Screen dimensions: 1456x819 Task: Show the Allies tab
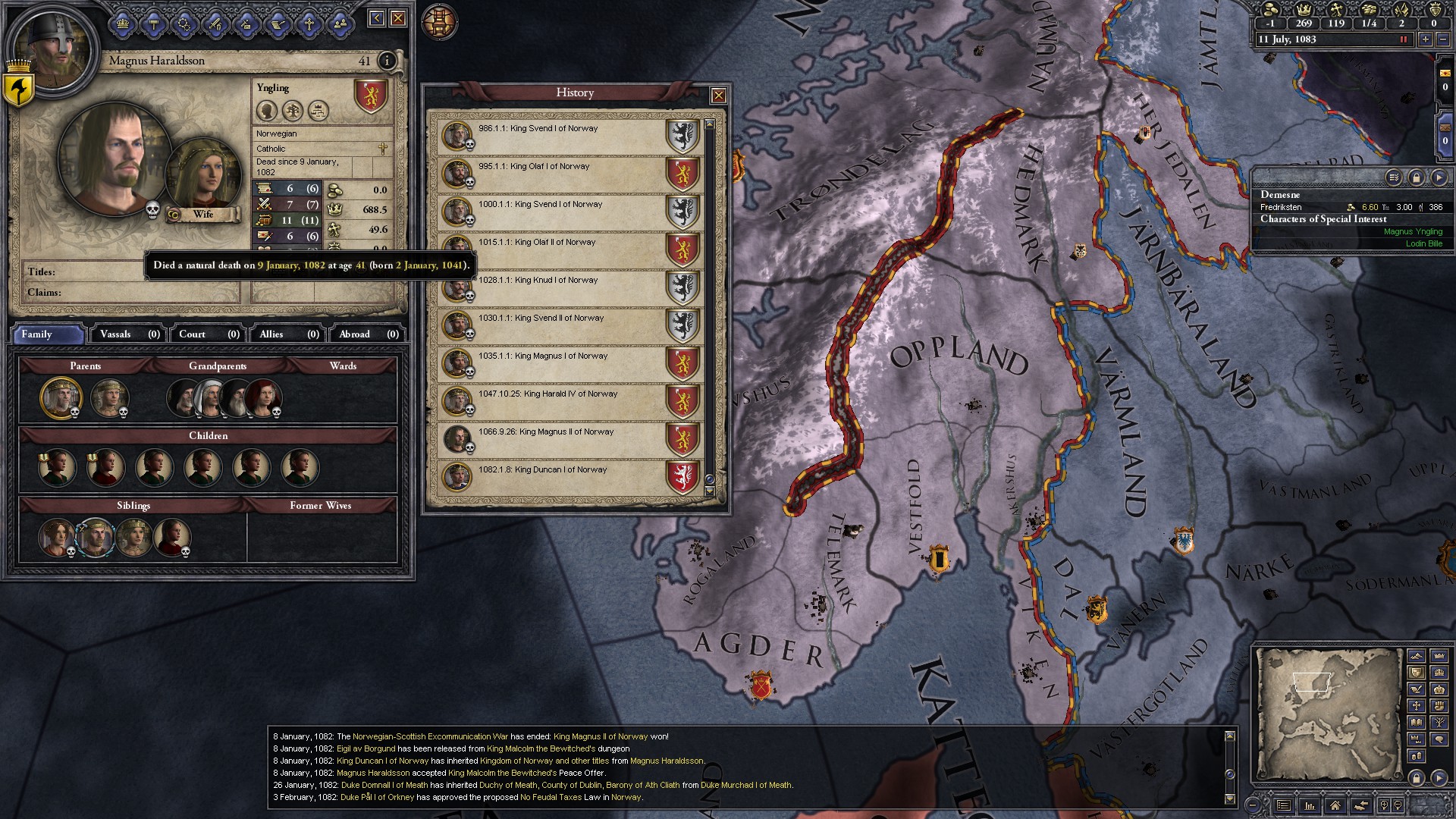pos(287,334)
